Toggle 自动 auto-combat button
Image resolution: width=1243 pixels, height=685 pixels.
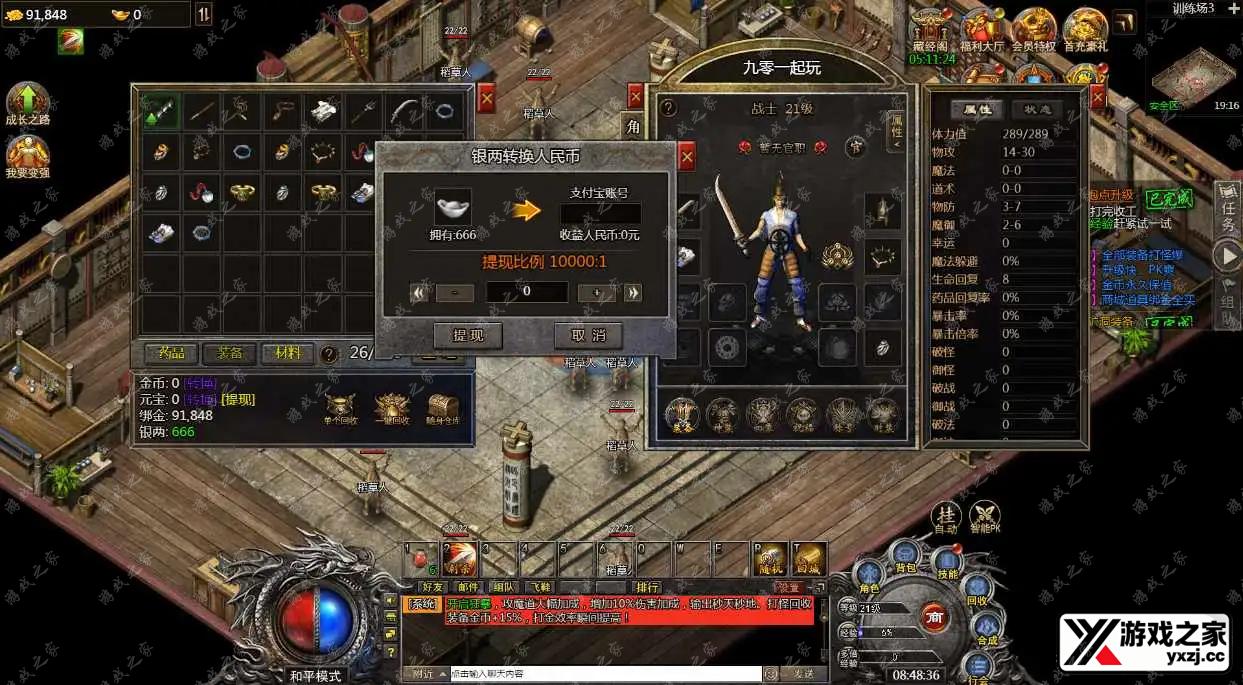945,514
